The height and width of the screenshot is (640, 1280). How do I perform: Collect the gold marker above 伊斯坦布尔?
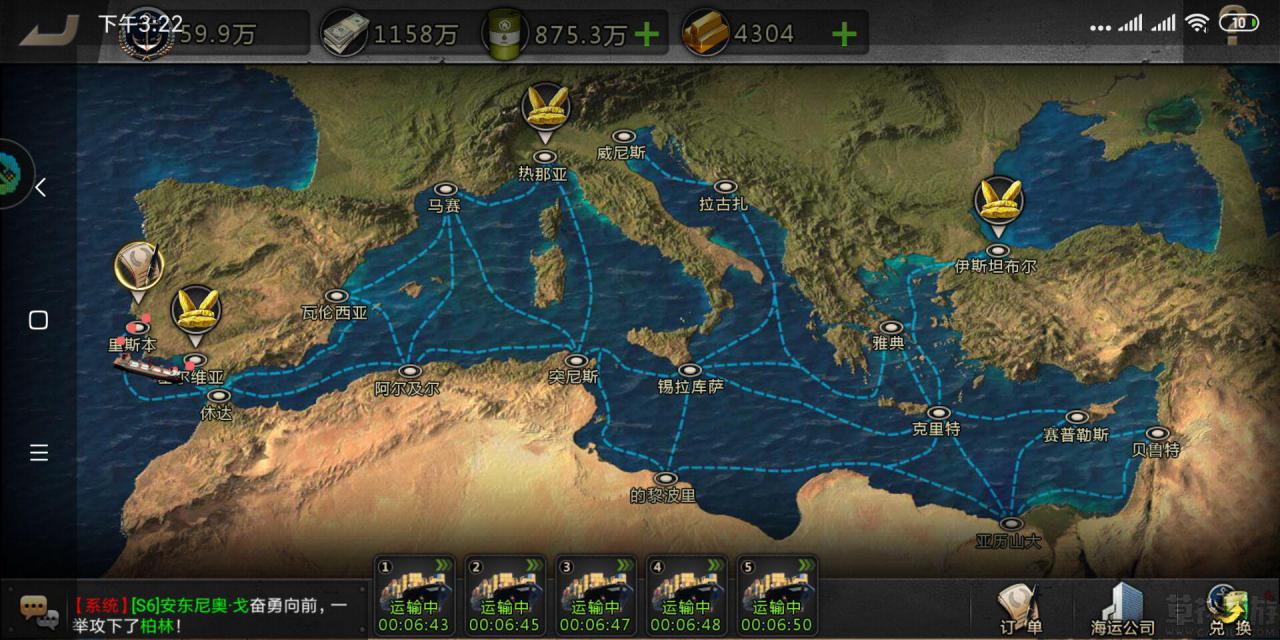998,204
